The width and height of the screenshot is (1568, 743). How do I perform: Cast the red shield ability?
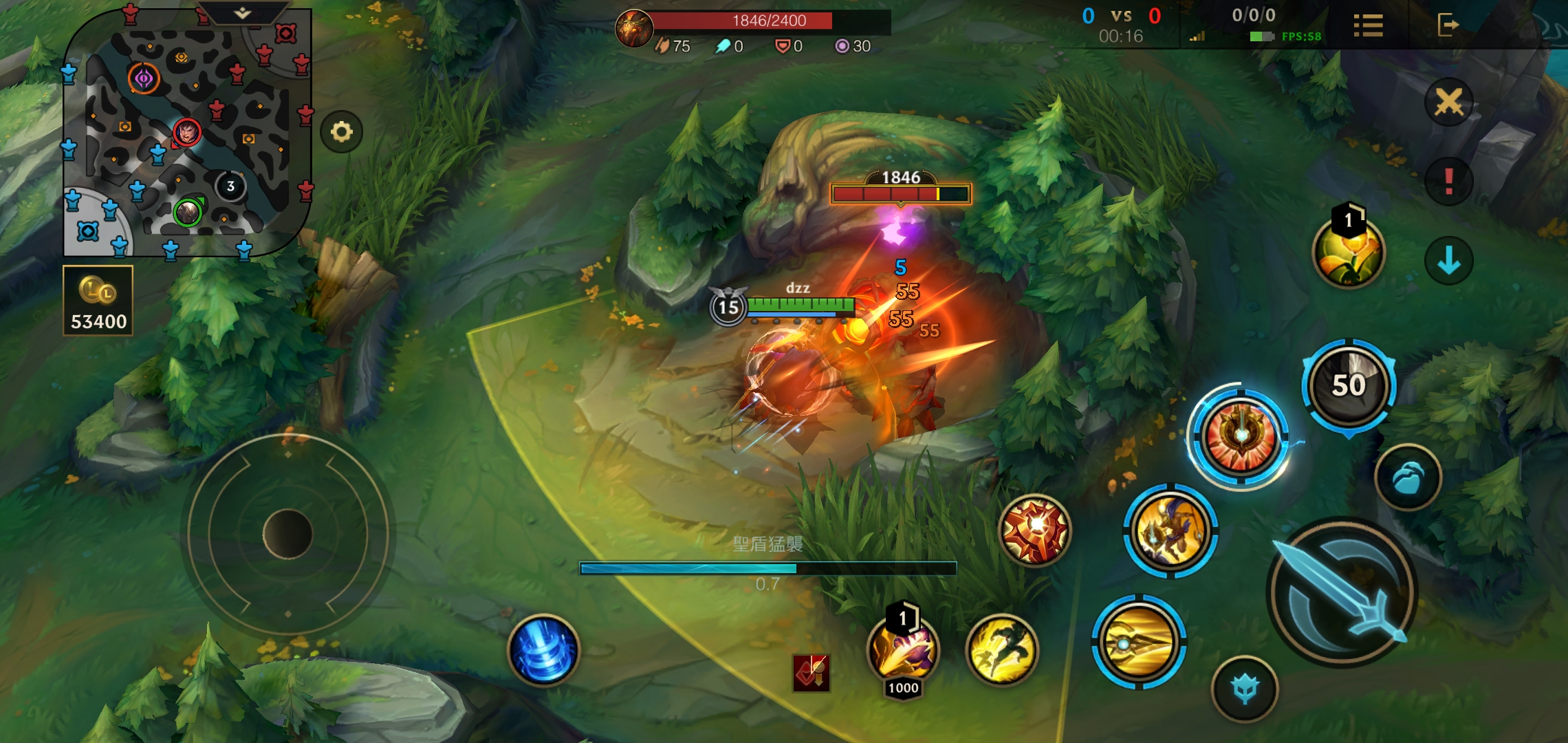(1241, 436)
